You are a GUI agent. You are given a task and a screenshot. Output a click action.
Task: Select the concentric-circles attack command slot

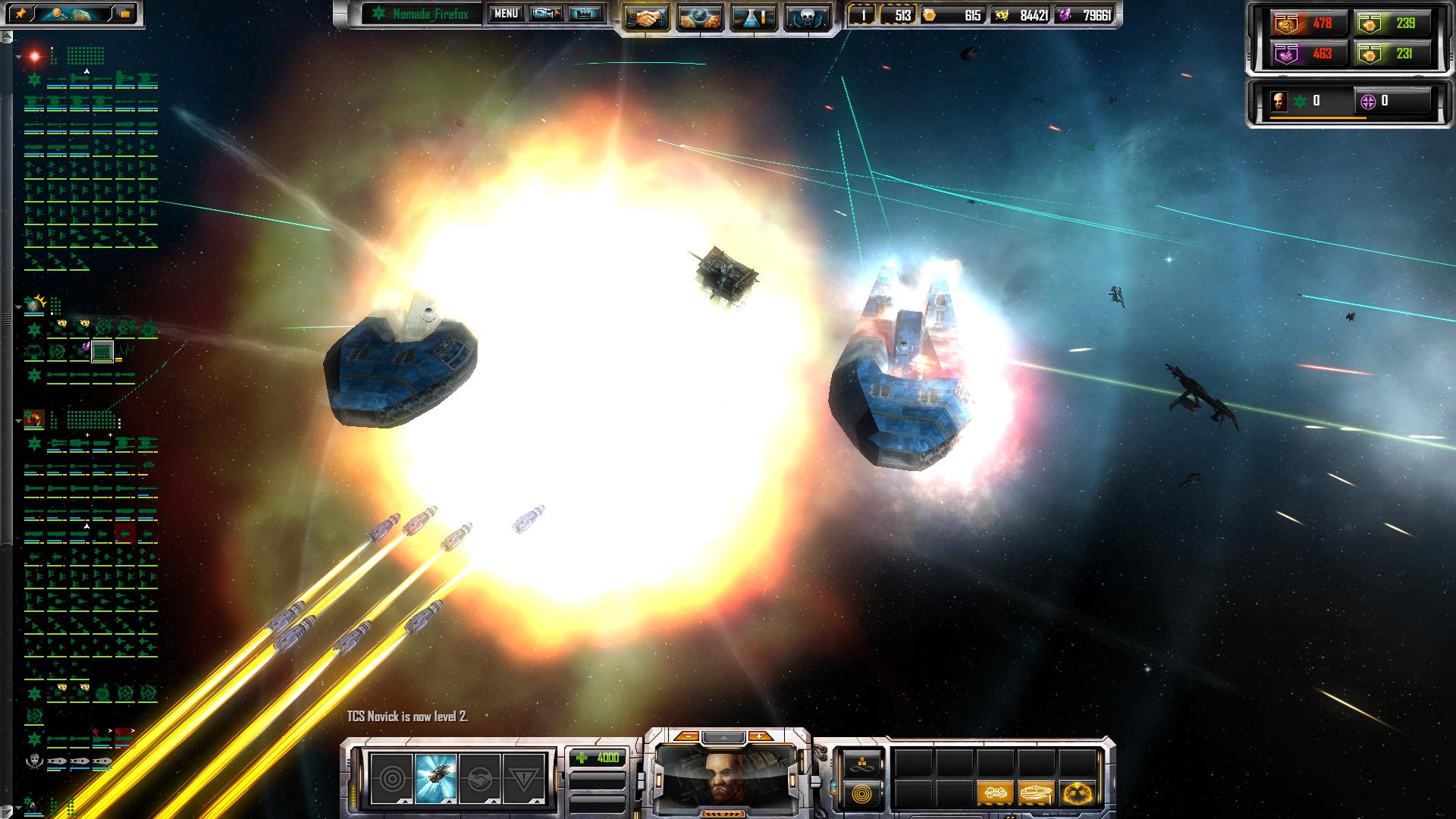(391, 779)
